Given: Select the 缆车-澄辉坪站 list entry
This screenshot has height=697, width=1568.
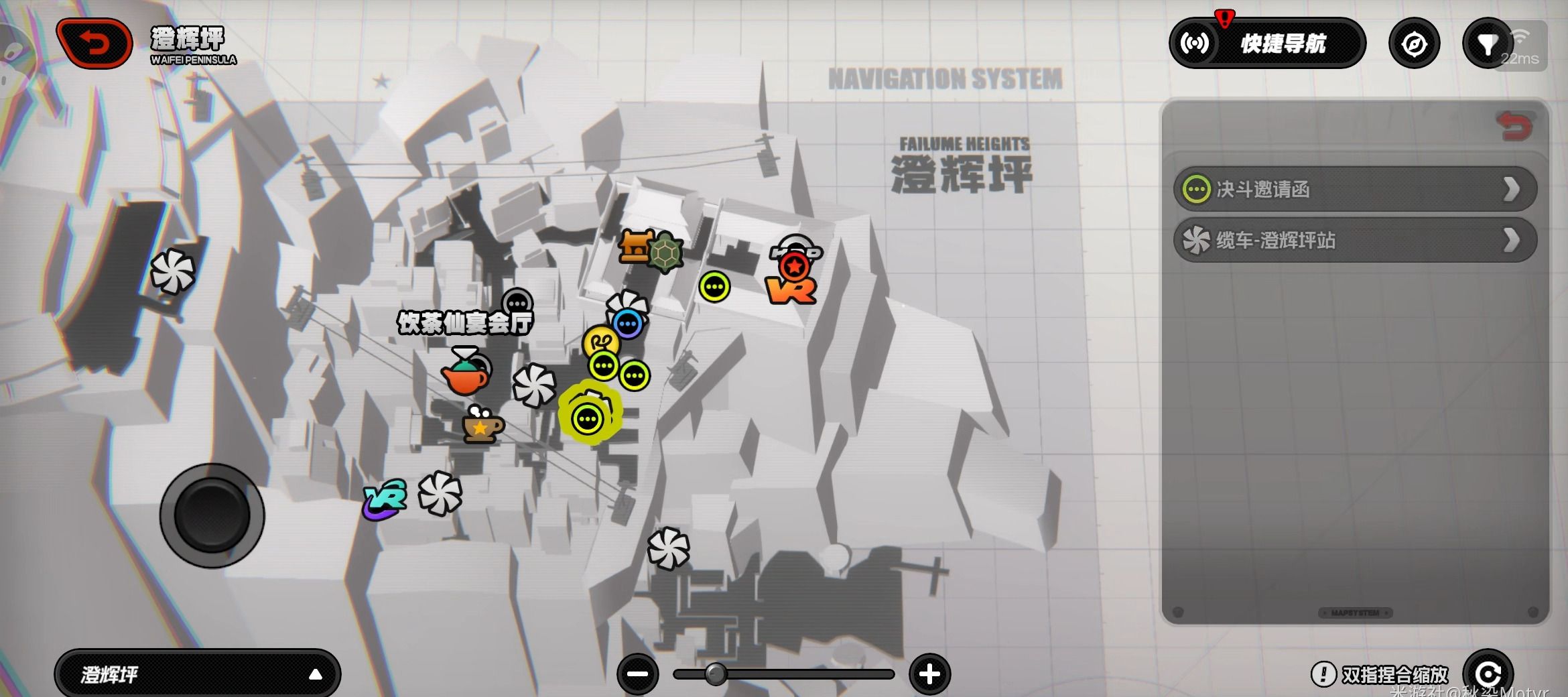Looking at the screenshot, I should (x=1355, y=240).
